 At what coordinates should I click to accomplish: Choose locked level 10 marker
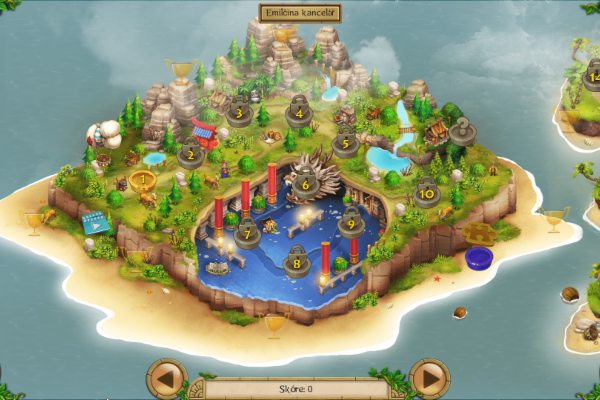click(x=427, y=192)
